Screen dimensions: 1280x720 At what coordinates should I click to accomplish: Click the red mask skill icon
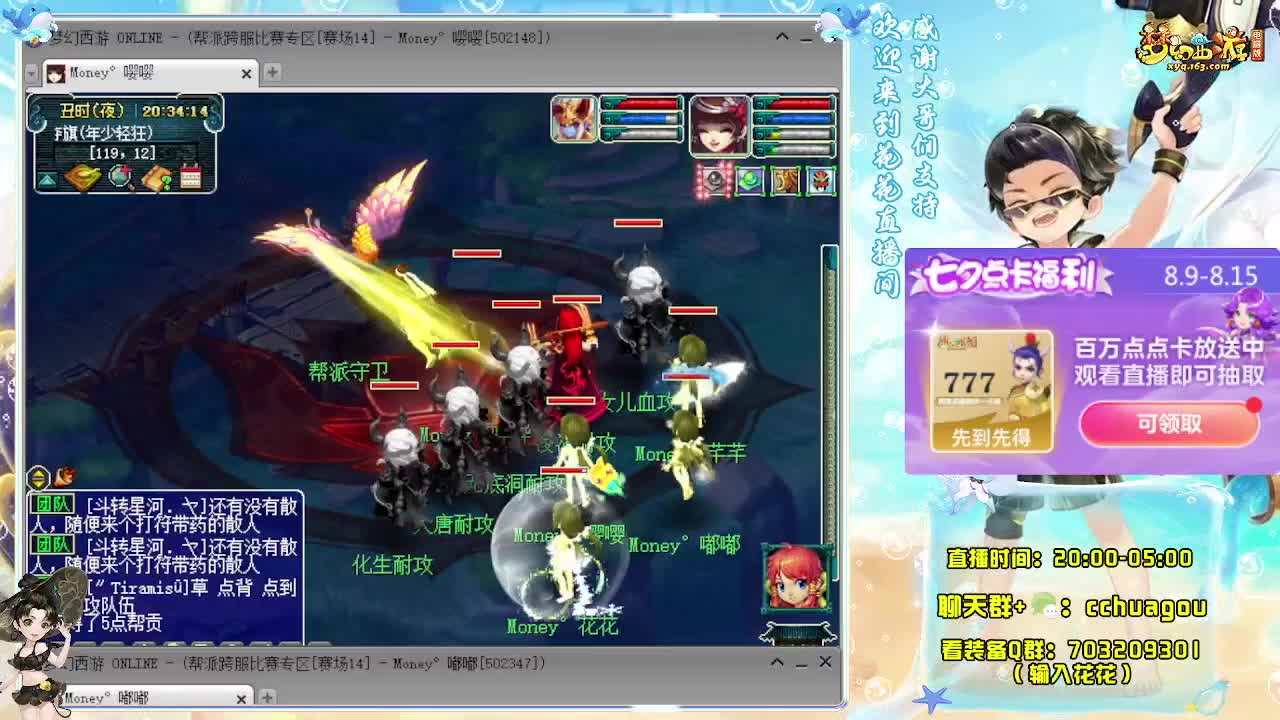(820, 180)
